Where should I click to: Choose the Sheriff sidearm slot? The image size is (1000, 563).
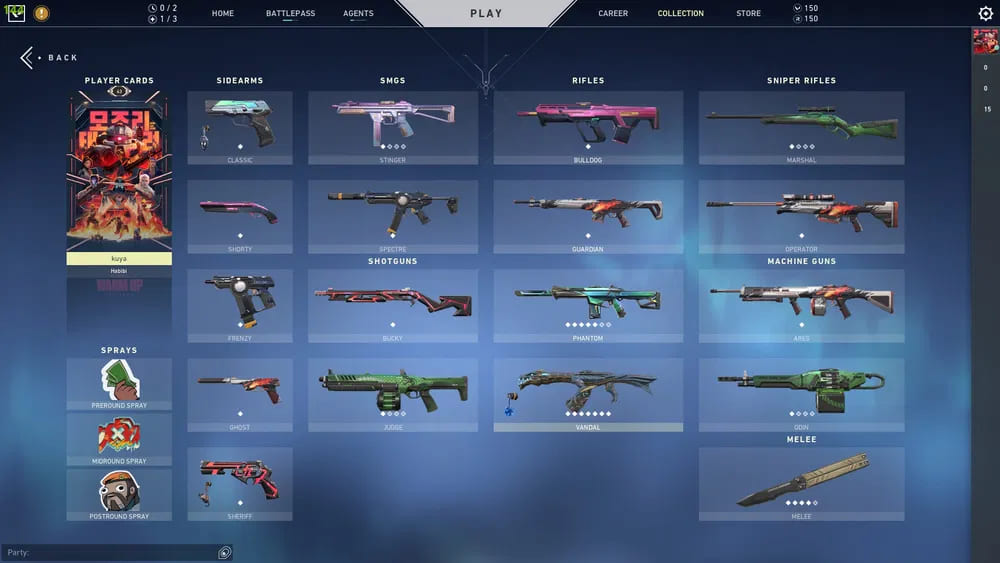coord(240,484)
